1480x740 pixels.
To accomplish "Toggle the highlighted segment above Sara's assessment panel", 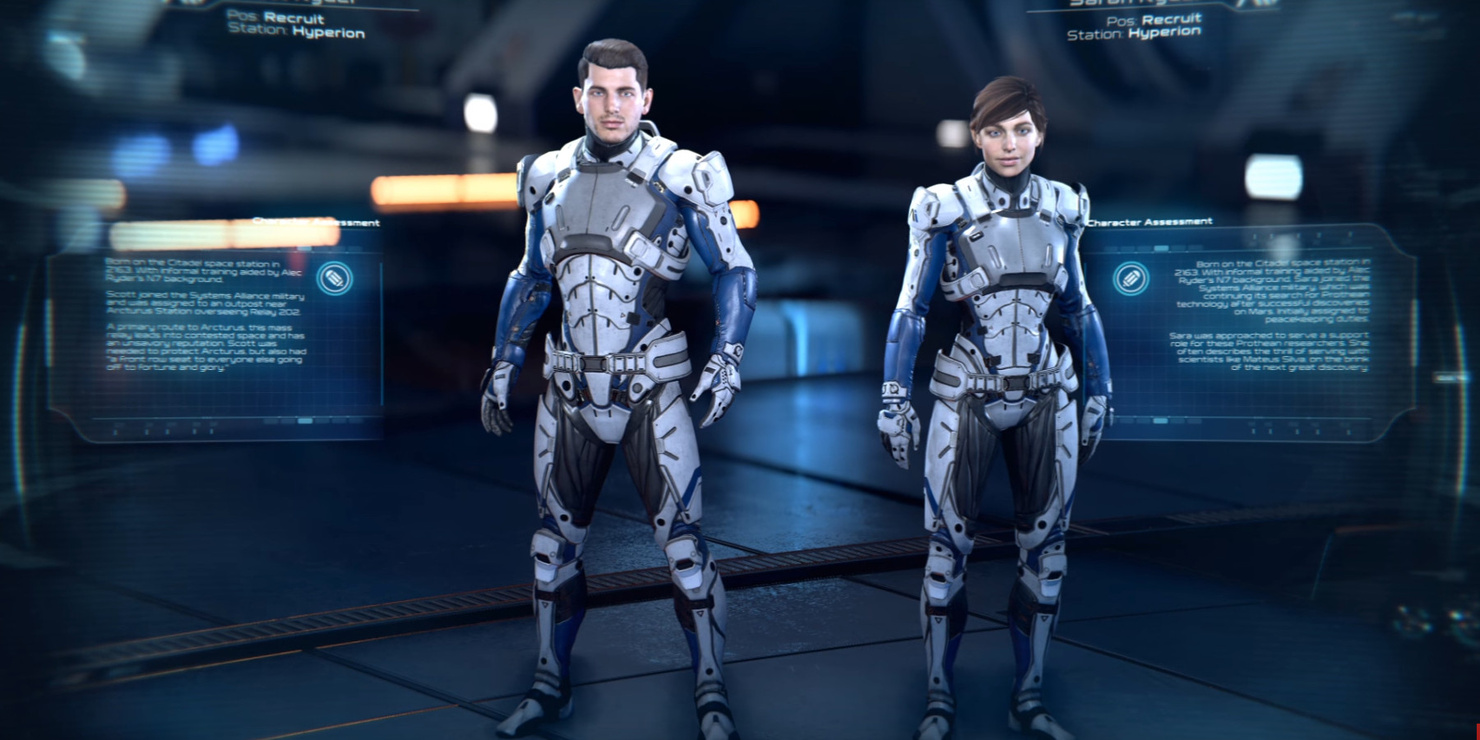I will click(1162, 246).
